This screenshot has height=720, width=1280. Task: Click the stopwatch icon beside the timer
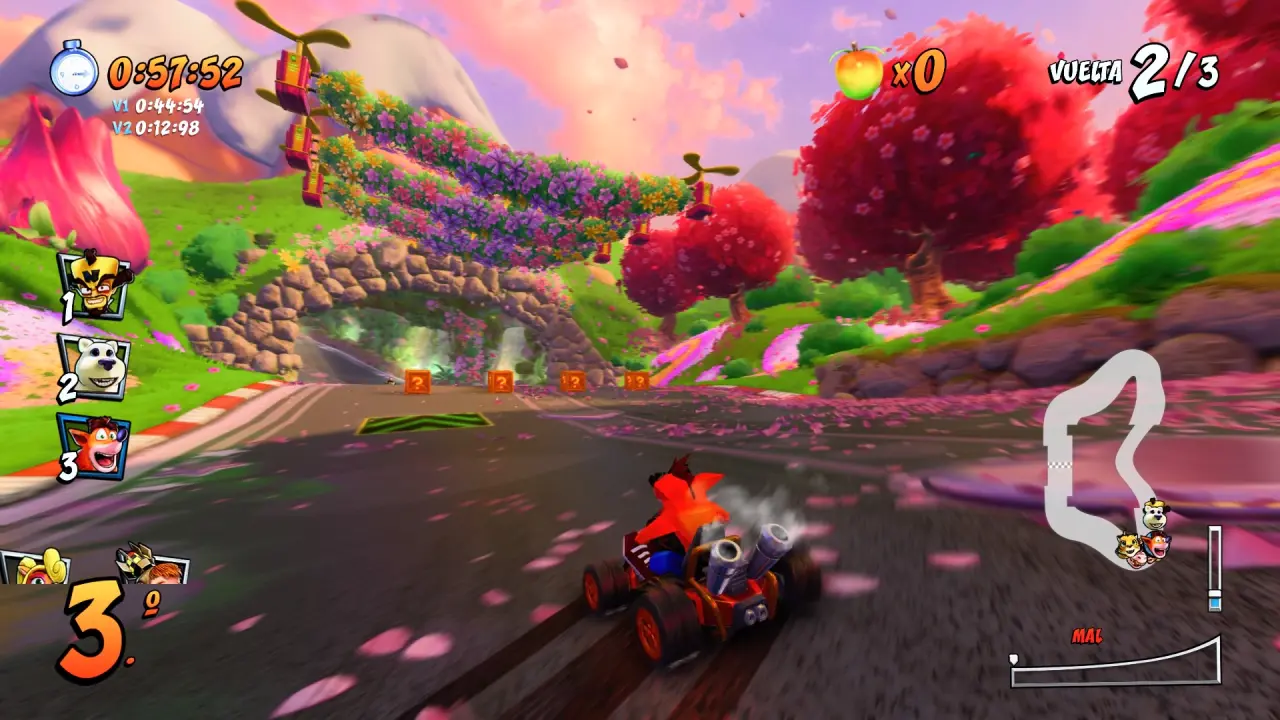click(x=74, y=70)
